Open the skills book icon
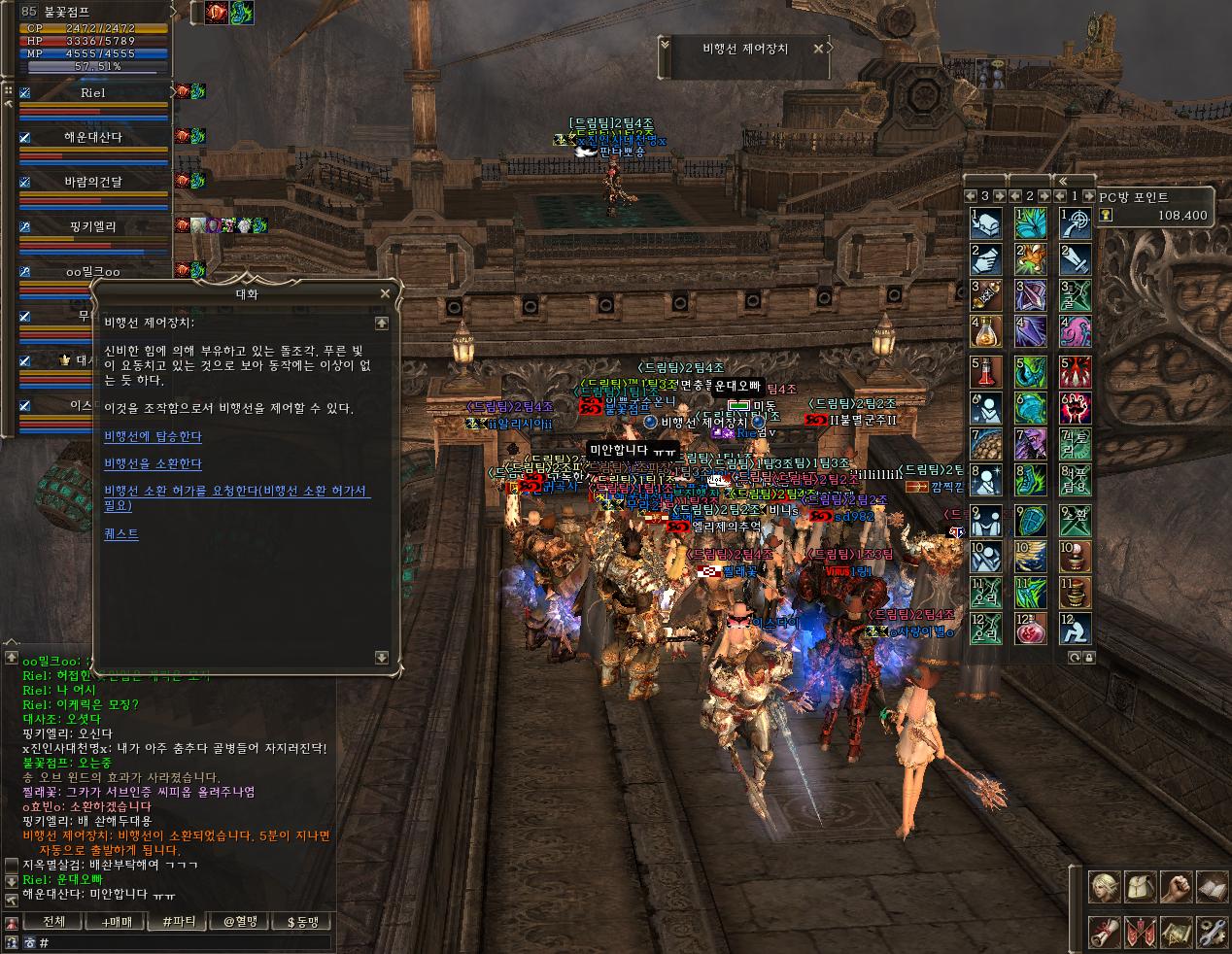Viewport: 1232px width, 954px height. [1211, 888]
